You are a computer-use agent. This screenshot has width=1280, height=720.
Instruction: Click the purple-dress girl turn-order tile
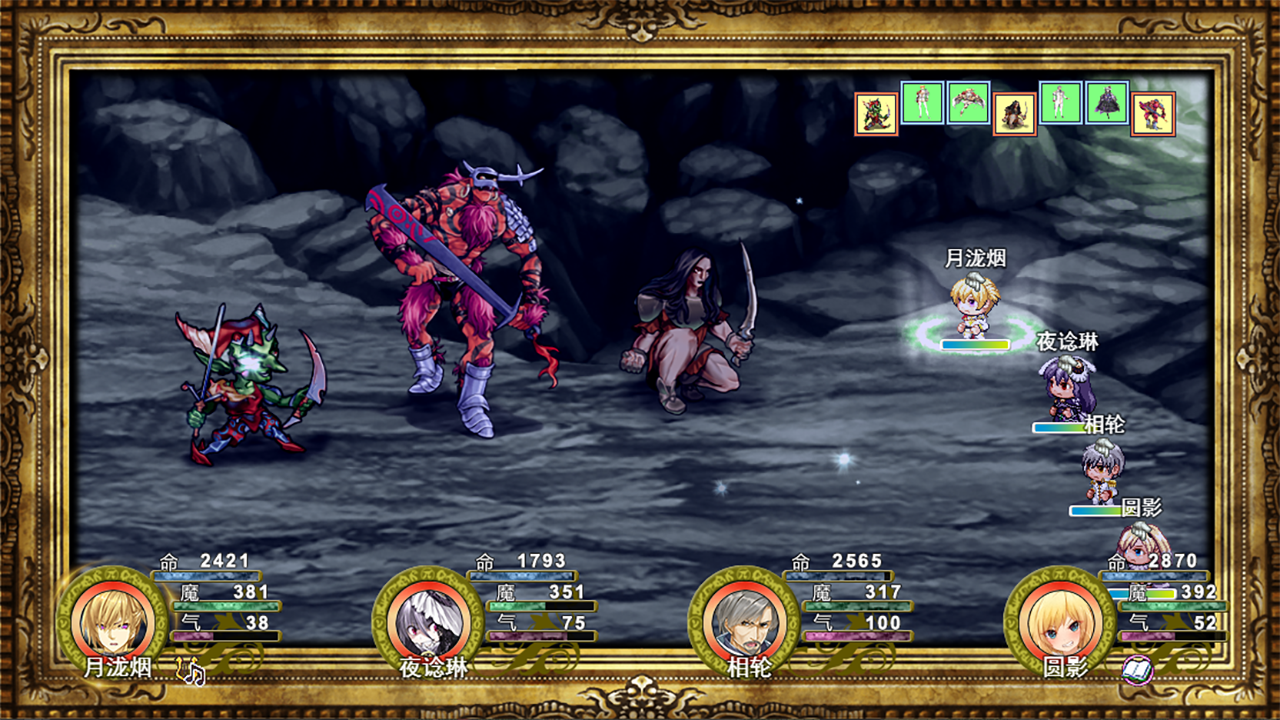click(x=1107, y=103)
